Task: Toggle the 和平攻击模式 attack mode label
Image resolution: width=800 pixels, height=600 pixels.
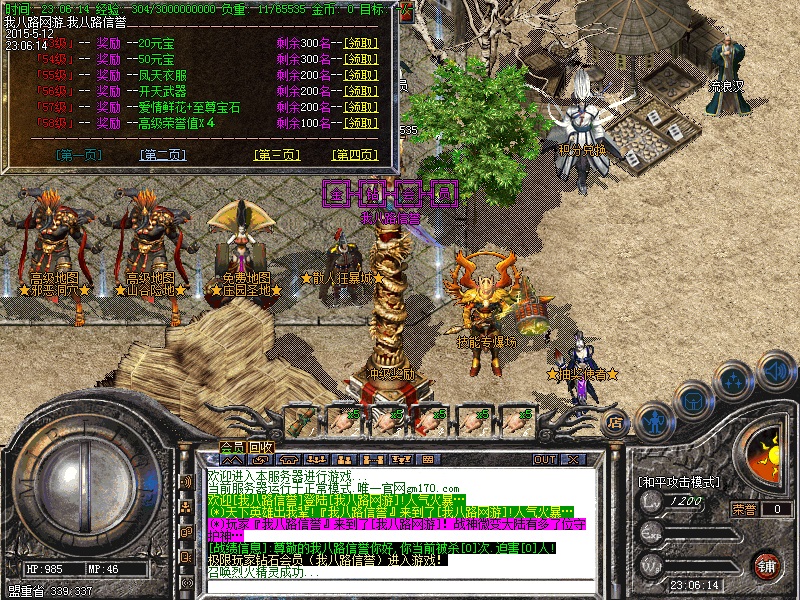Action: [680, 482]
